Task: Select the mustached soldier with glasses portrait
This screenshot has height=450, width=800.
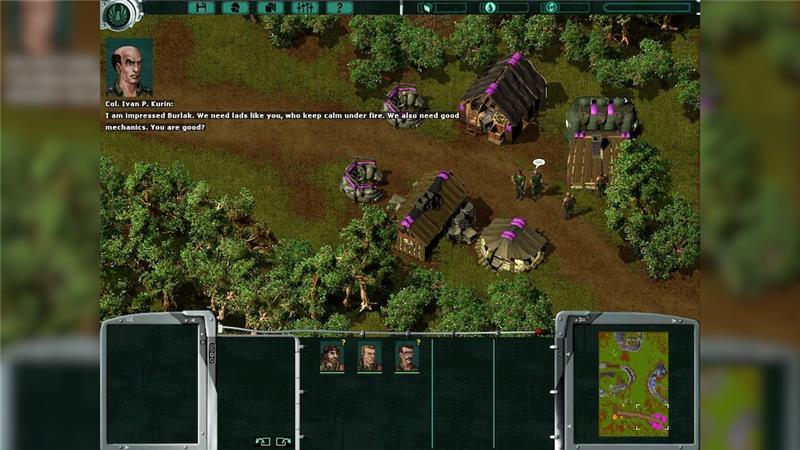Action: pos(407,357)
